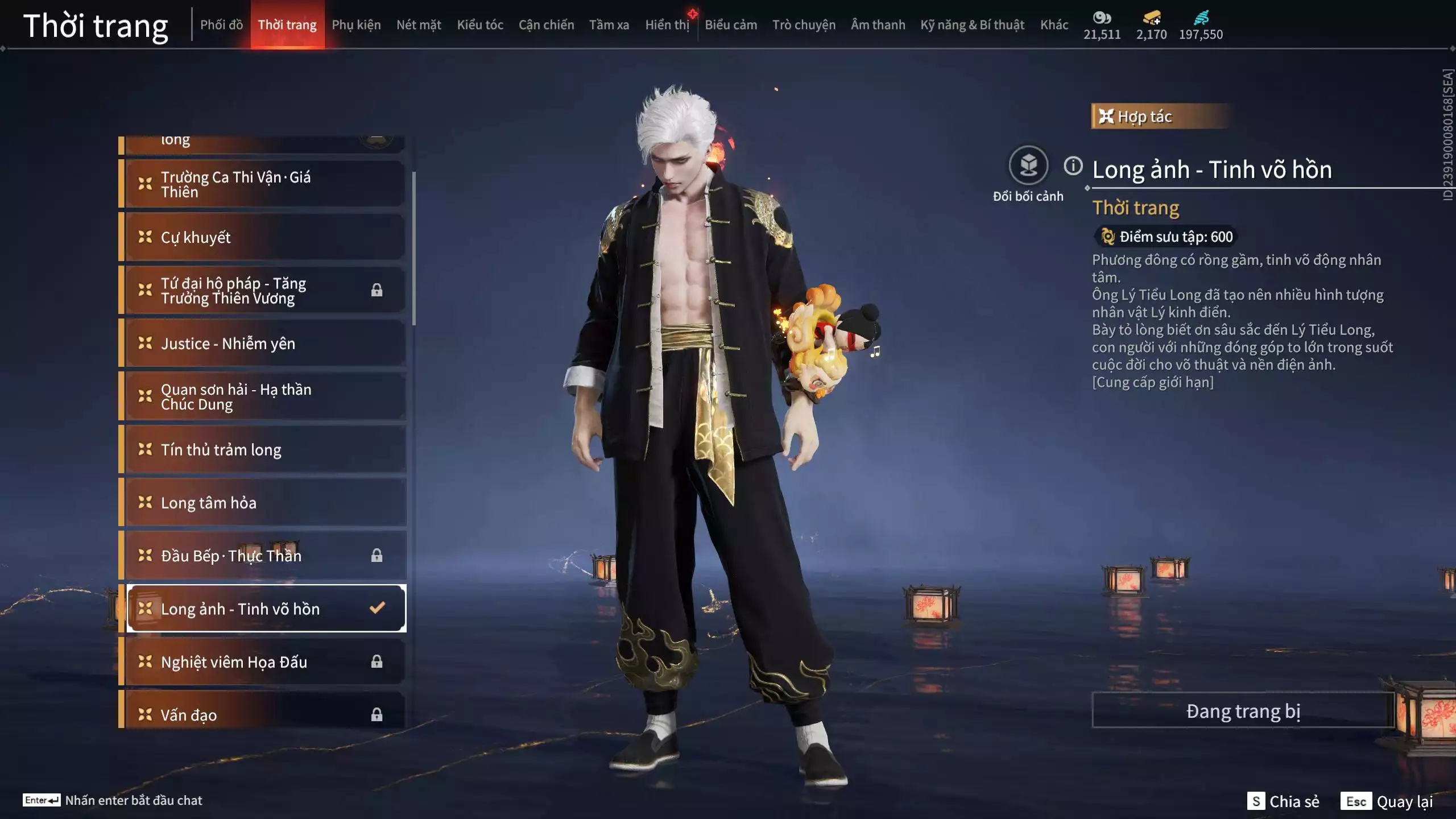The image size is (1456, 819).
Task: Click the Đổi bối cảnh background icon
Action: [1028, 166]
